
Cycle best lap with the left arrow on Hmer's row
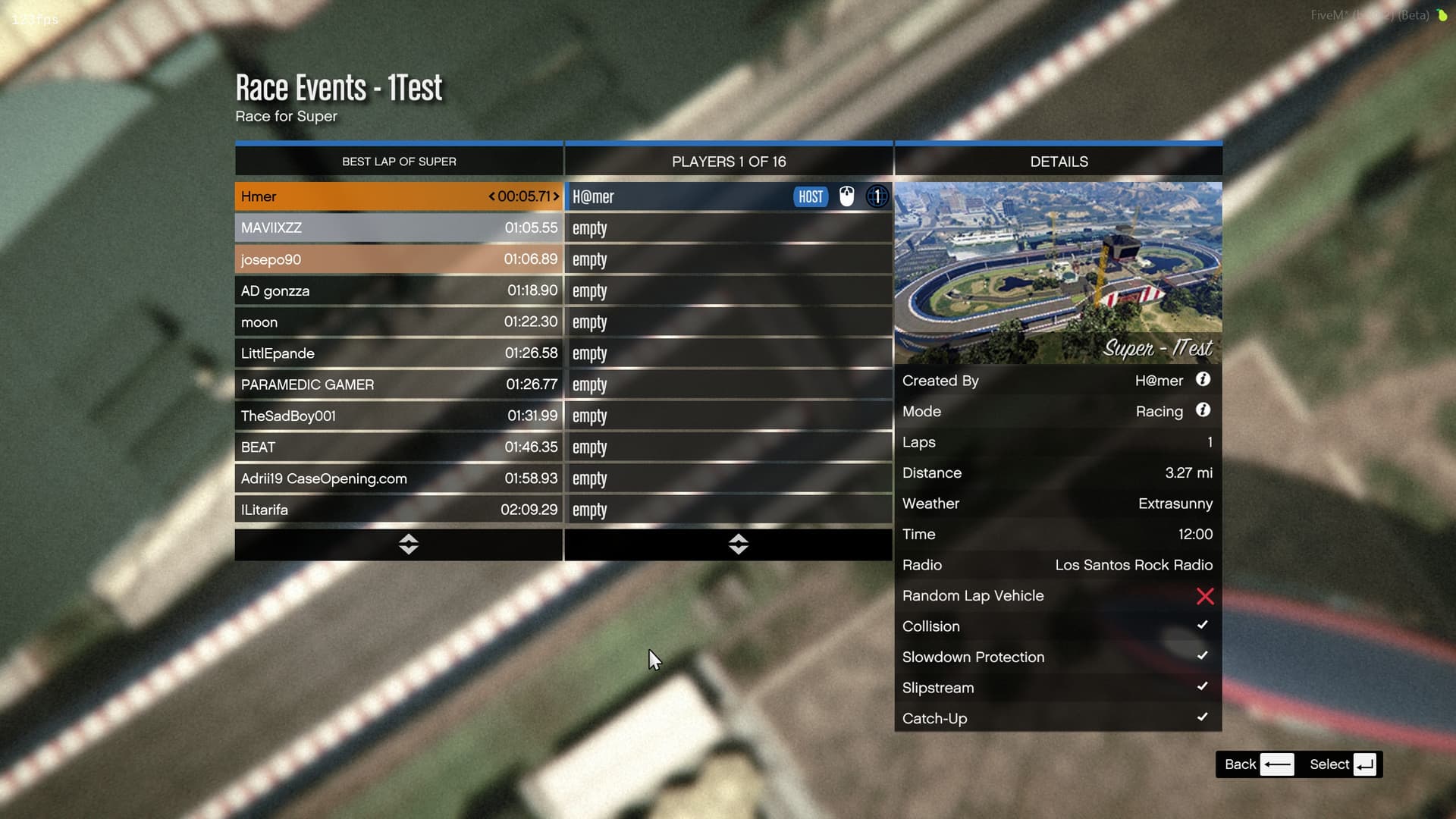[x=491, y=196]
